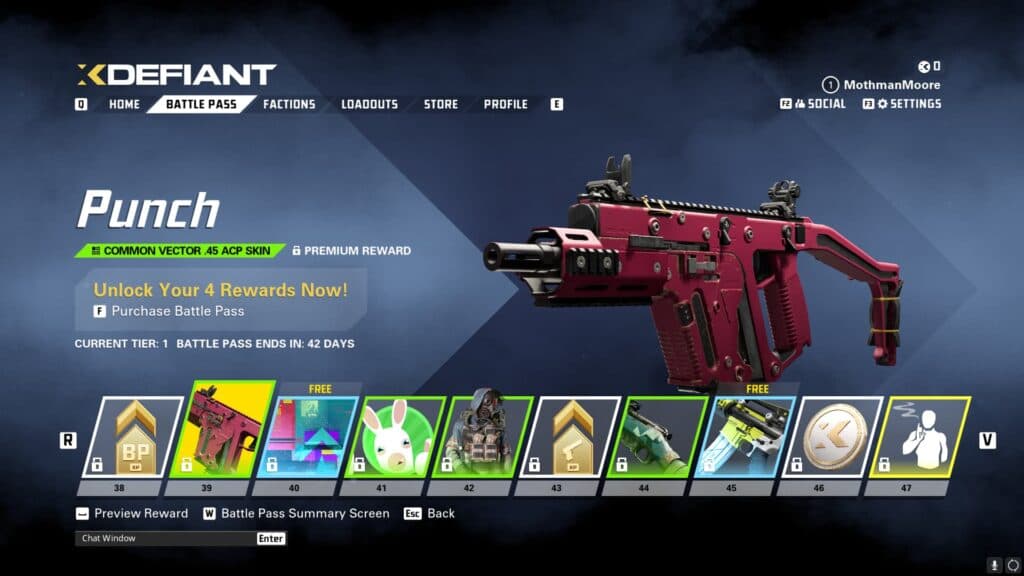
Task: Open the Loadouts tab
Action: pyautogui.click(x=369, y=104)
